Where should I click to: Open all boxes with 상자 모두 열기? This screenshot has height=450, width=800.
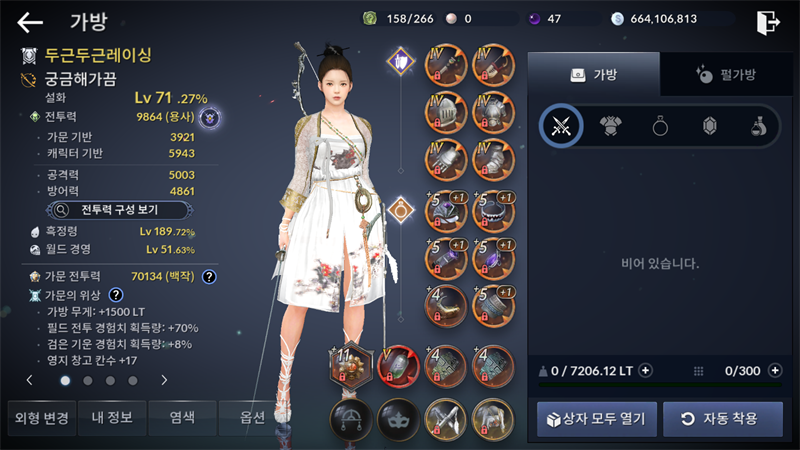pos(597,418)
